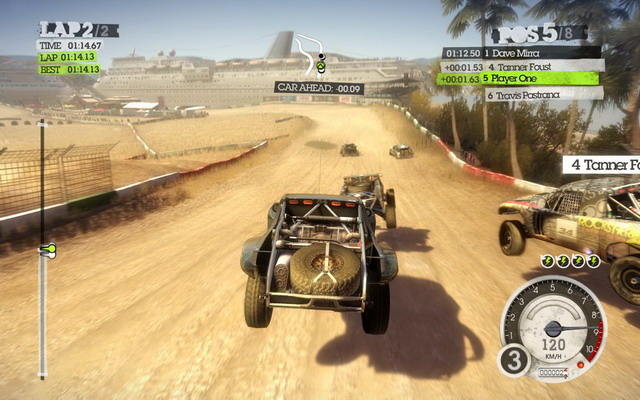This screenshot has width=640, height=400.
Task: Select Dave Mirra in the standings list
Action: [x=522, y=51]
